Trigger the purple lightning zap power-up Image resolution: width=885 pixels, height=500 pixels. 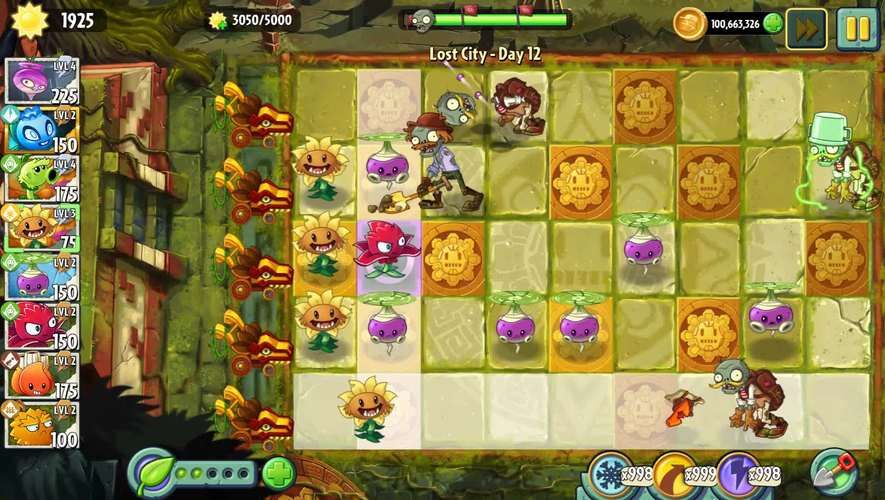pos(738,473)
